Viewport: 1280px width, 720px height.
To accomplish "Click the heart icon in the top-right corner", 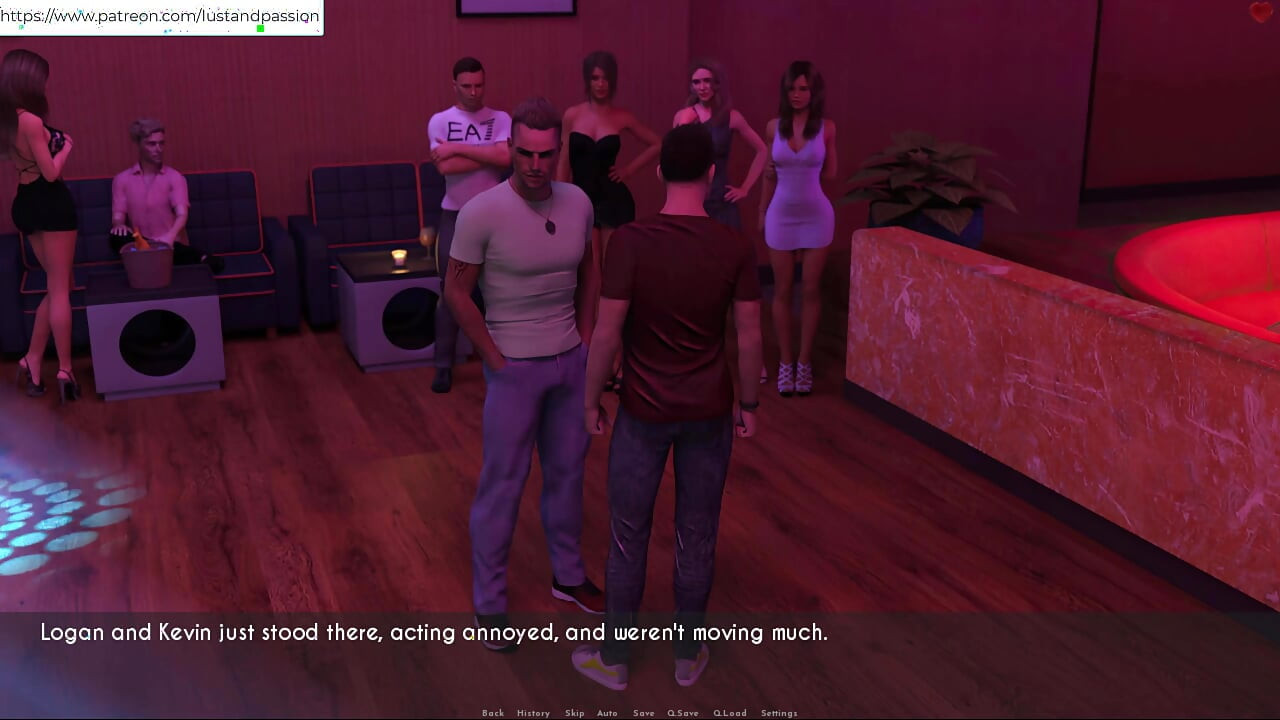I will 1262,11.
